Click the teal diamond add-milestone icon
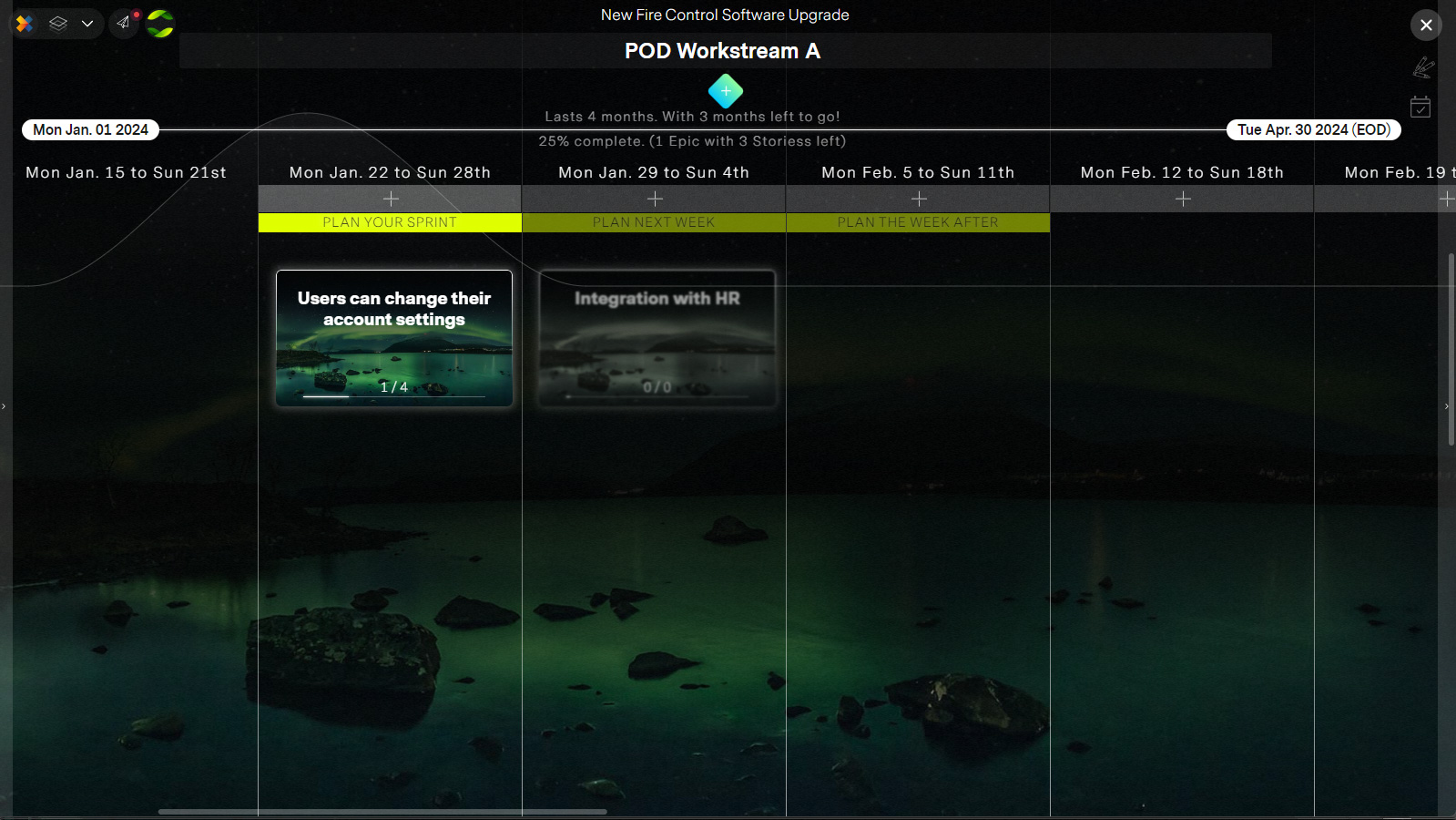Viewport: 1456px width, 820px height. tap(726, 91)
